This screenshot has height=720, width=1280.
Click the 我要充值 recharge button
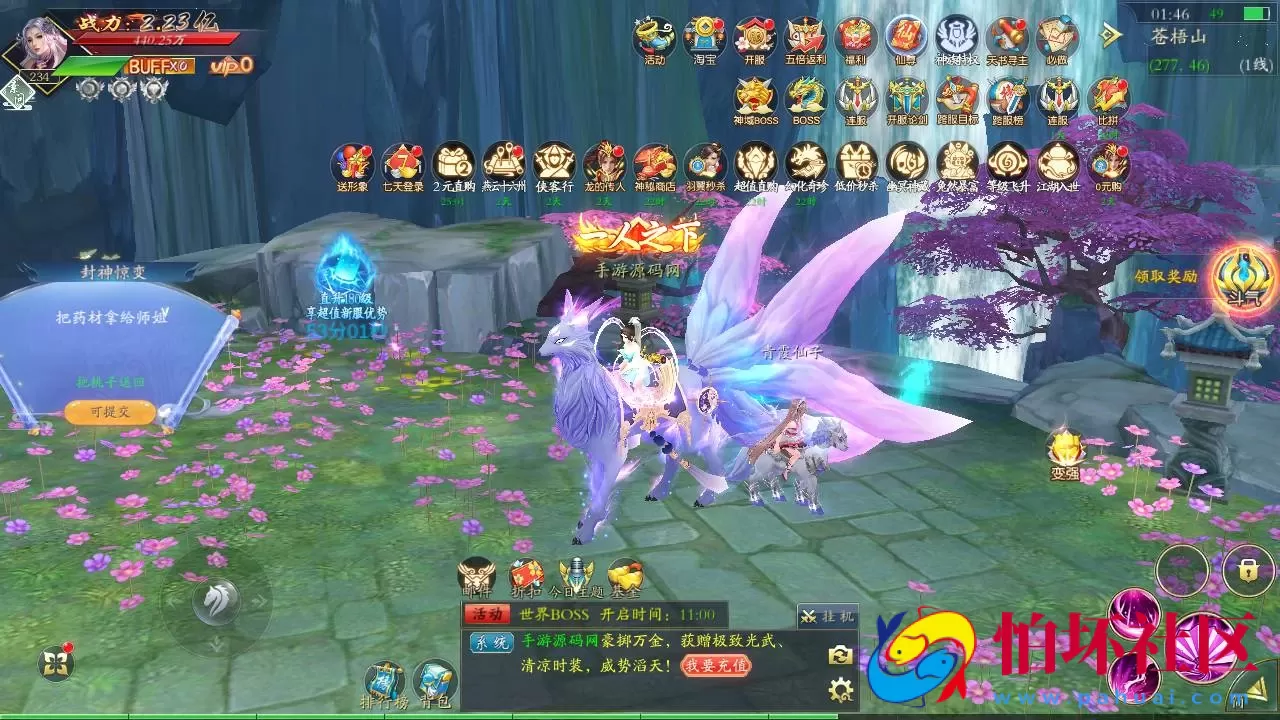point(716,665)
